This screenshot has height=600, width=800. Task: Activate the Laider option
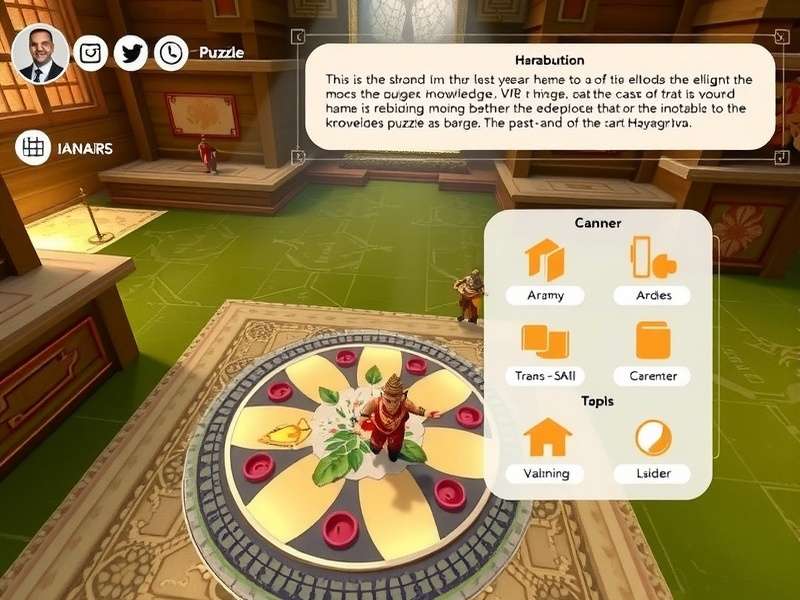[x=653, y=438]
